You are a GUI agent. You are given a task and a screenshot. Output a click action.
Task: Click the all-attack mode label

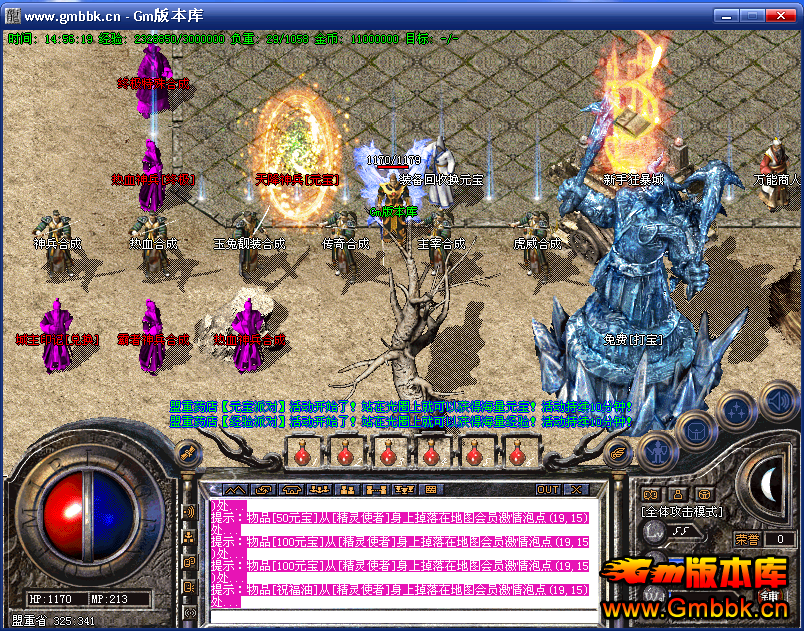[683, 511]
